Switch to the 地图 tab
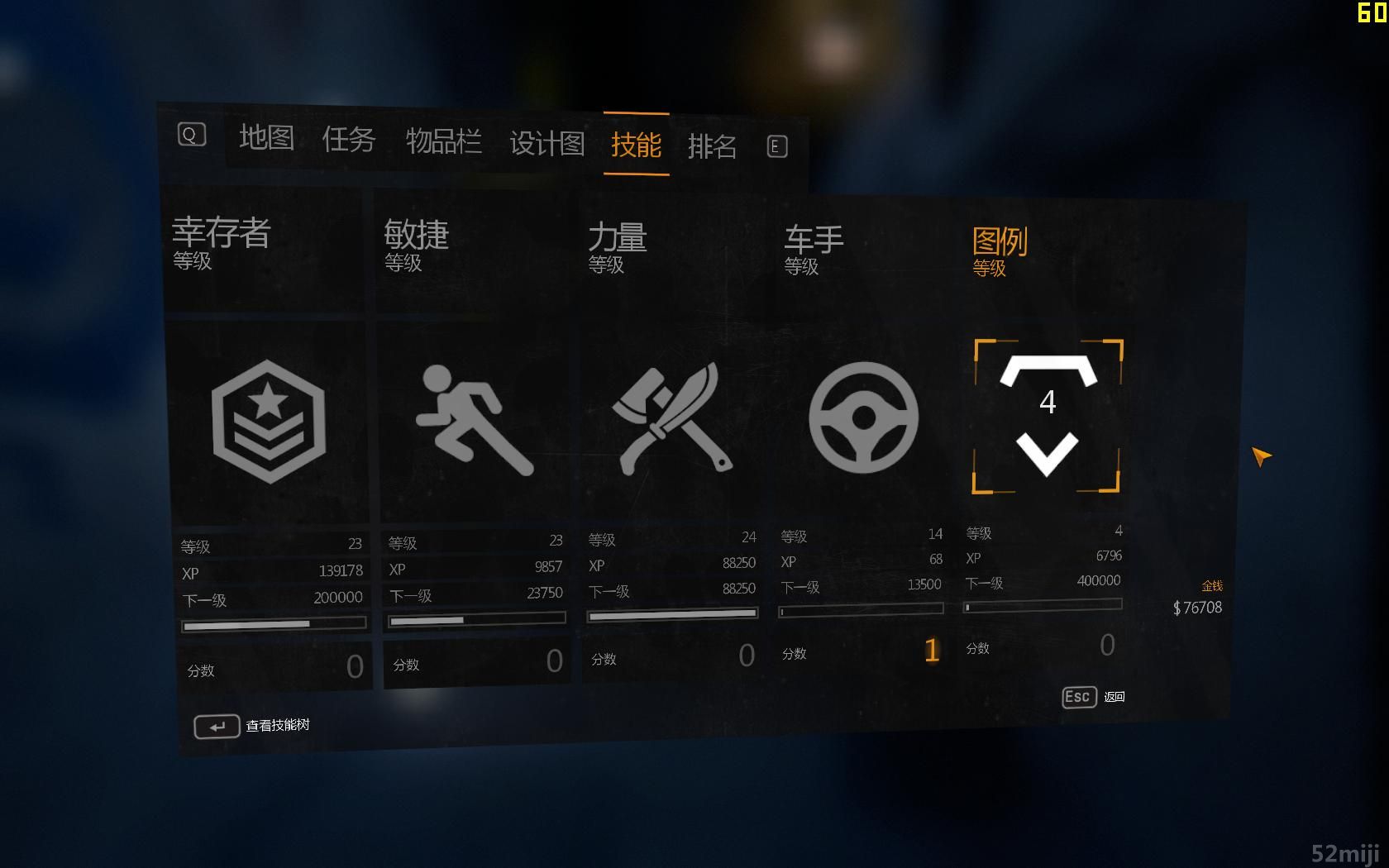1389x868 pixels. point(266,137)
